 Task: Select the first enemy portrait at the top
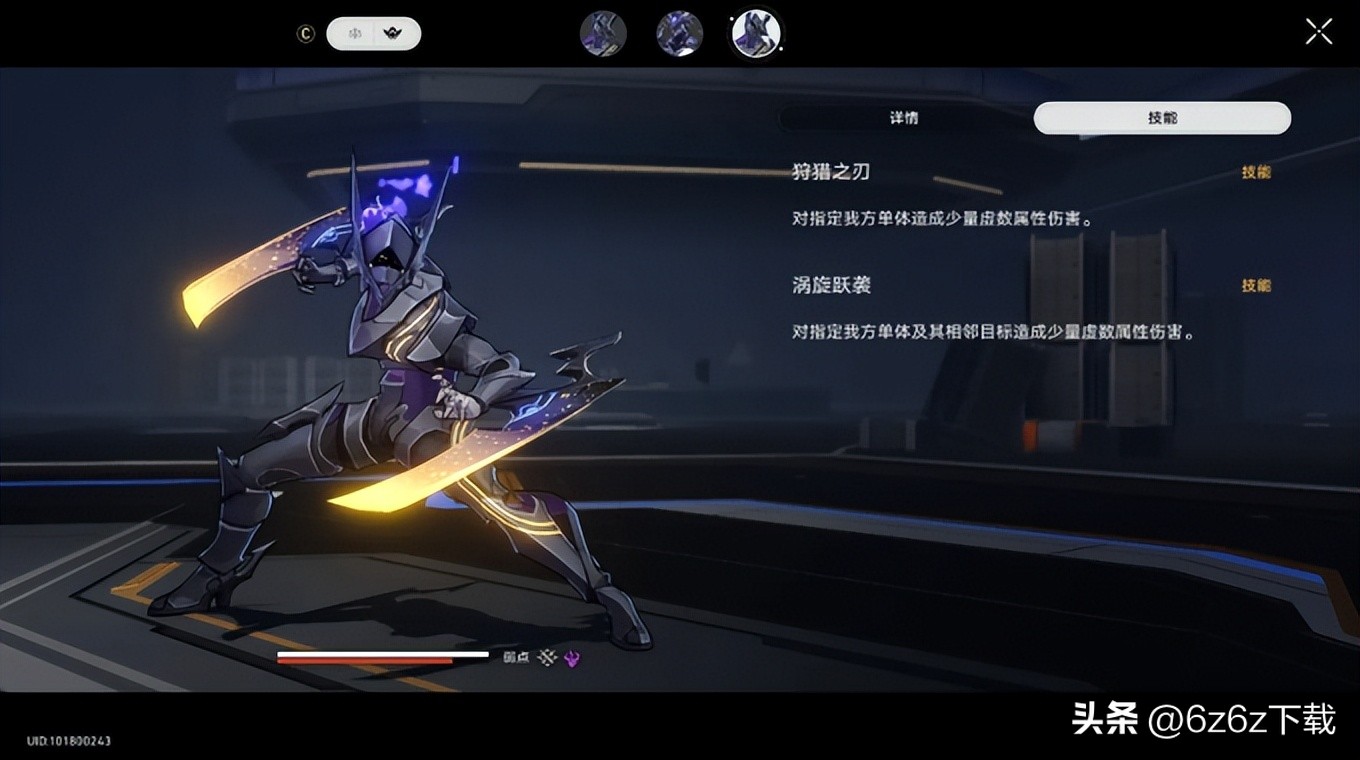click(x=603, y=33)
